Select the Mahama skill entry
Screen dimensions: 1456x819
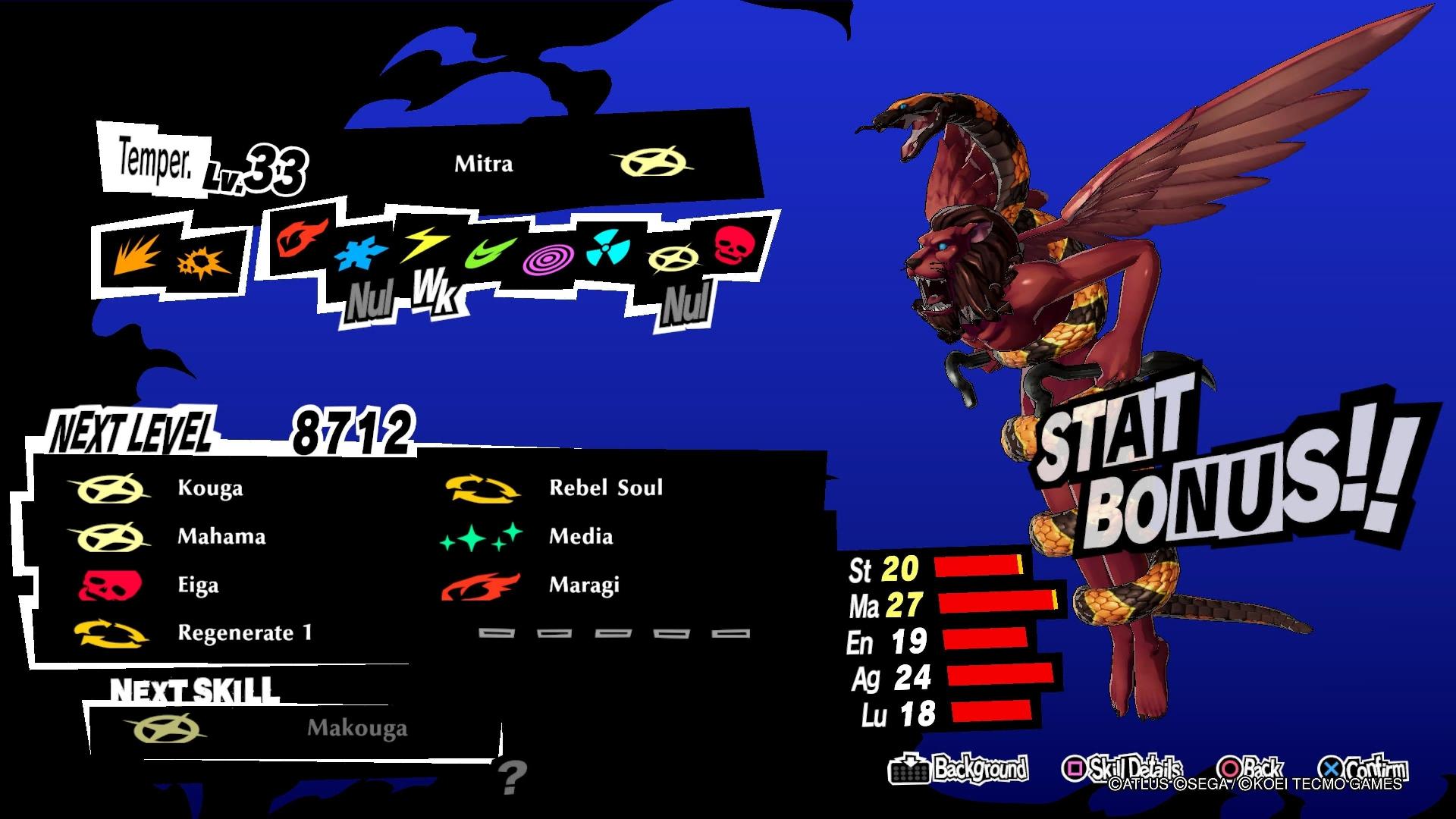pos(221,536)
